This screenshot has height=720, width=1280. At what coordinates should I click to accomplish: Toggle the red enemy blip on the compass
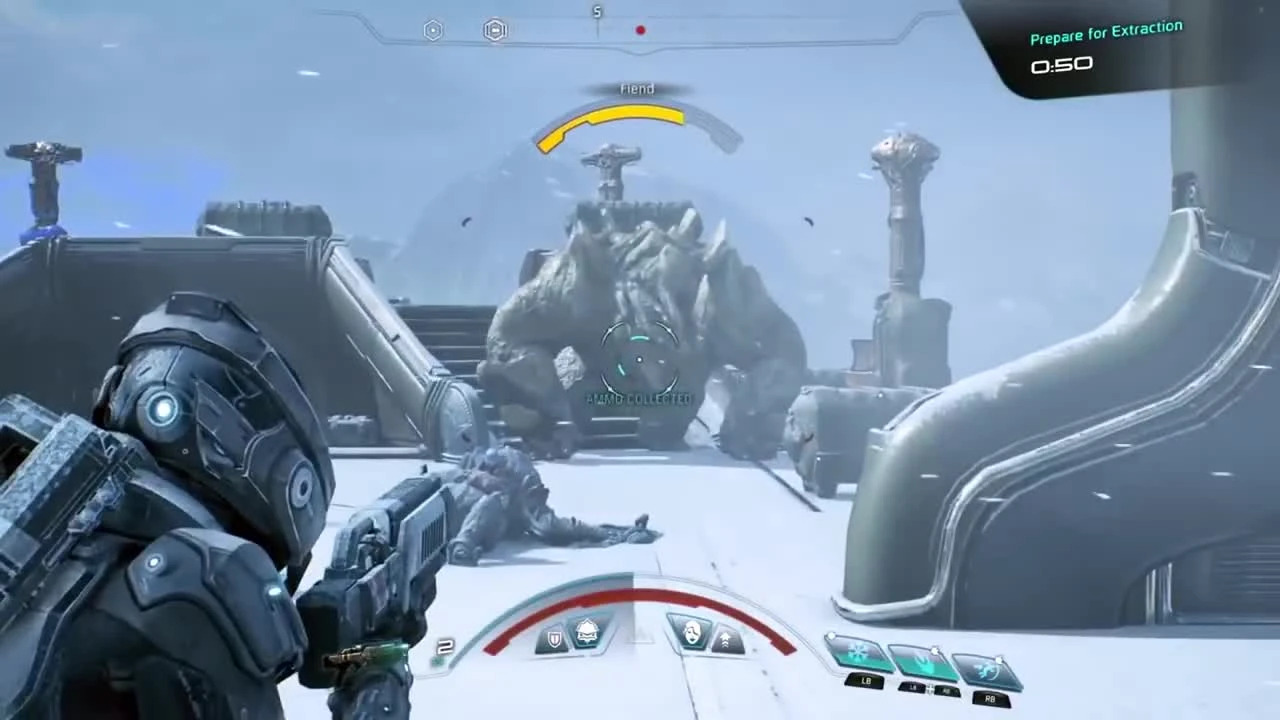pyautogui.click(x=641, y=30)
